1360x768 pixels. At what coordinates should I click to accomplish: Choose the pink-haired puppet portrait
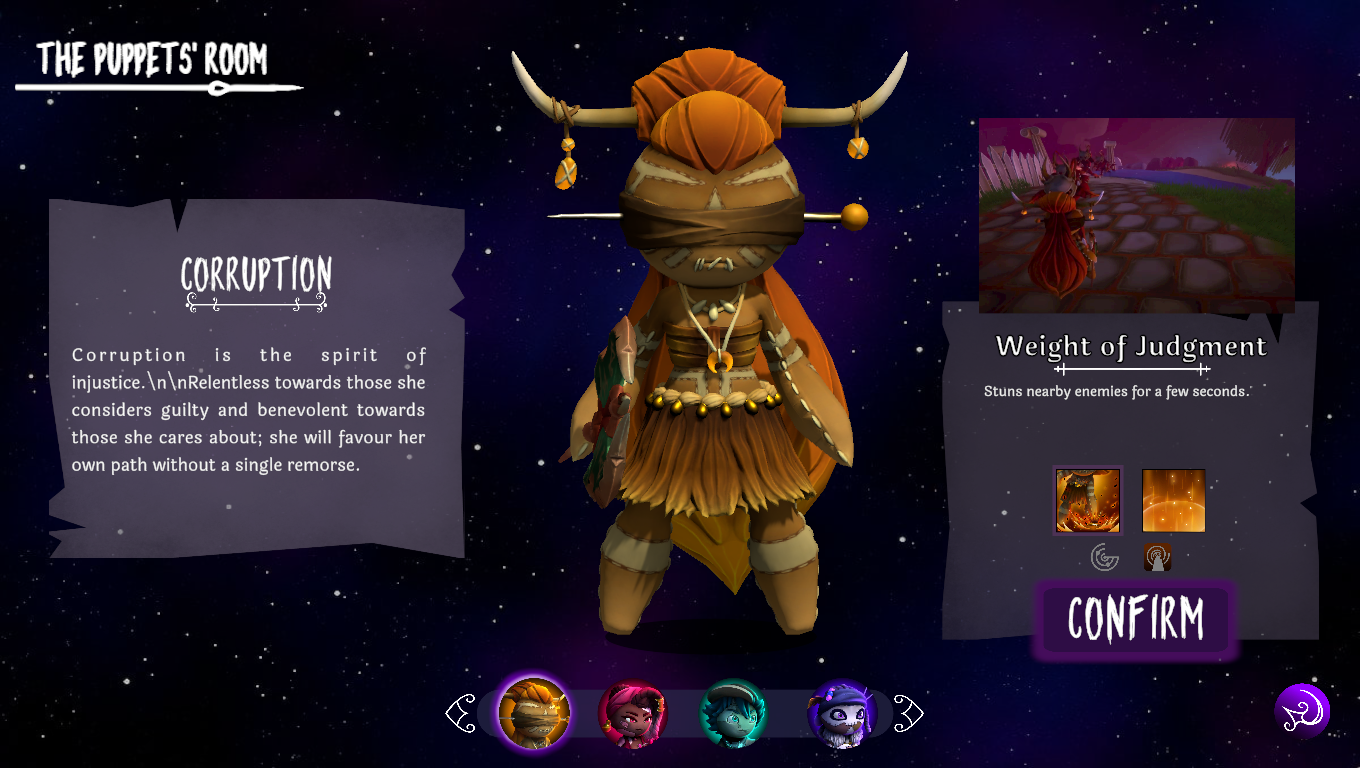(x=632, y=713)
